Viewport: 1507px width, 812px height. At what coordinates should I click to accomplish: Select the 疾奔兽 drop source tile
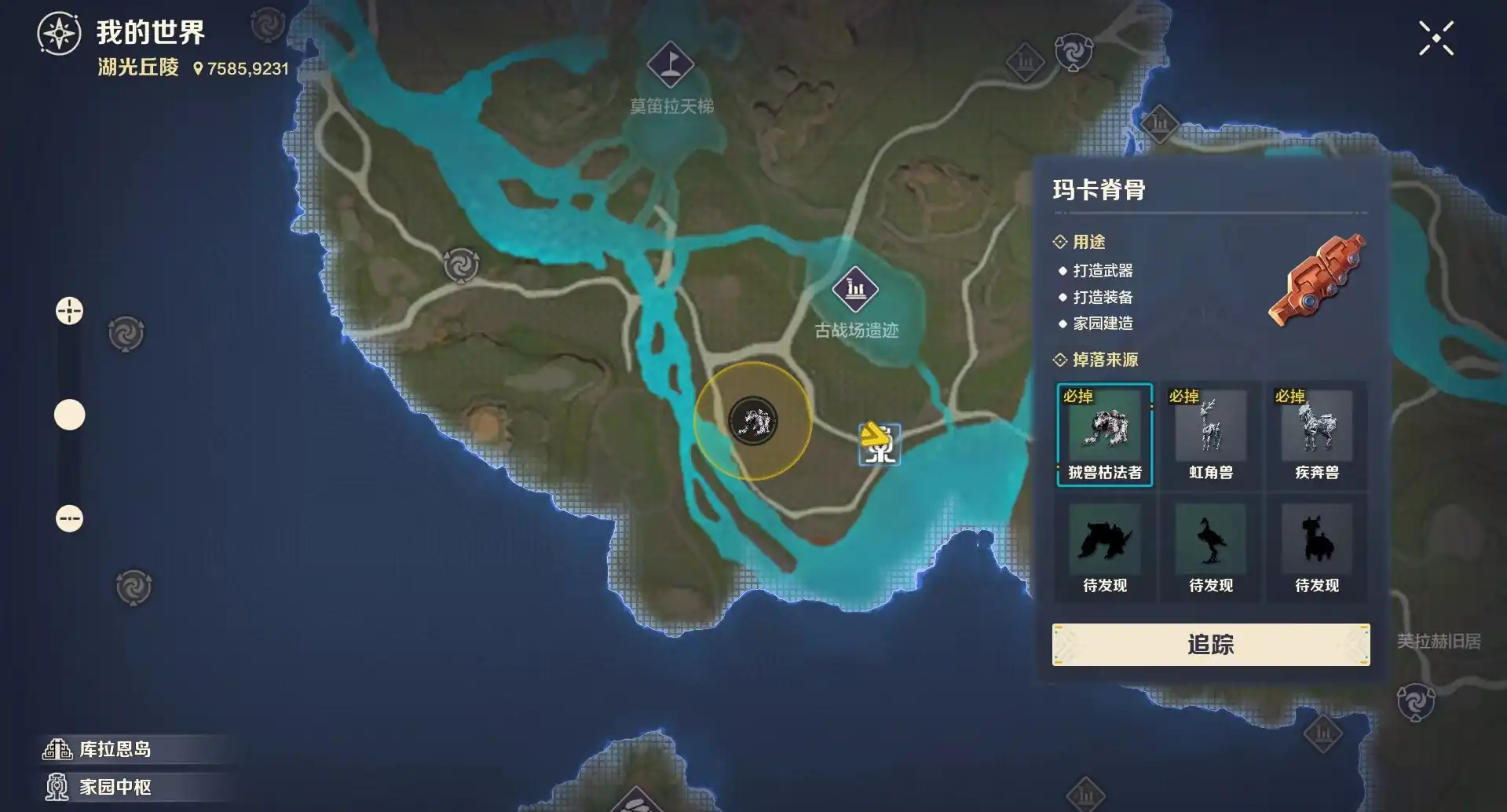[1316, 435]
